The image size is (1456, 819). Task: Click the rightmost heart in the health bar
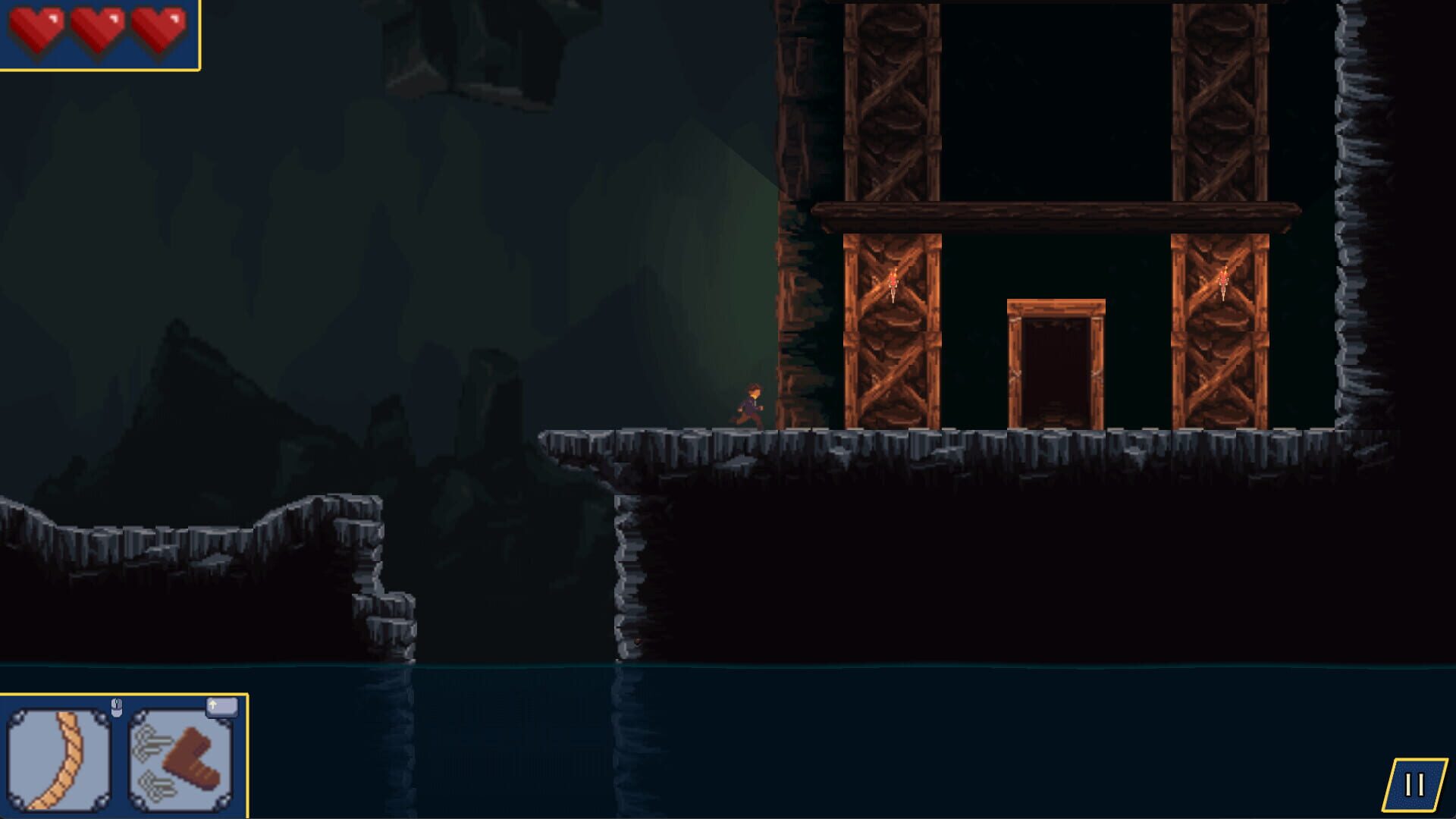click(159, 30)
